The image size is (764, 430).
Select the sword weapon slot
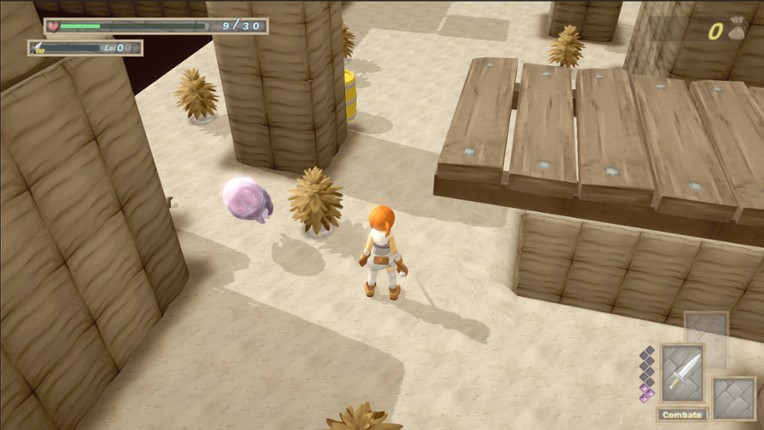tap(682, 373)
